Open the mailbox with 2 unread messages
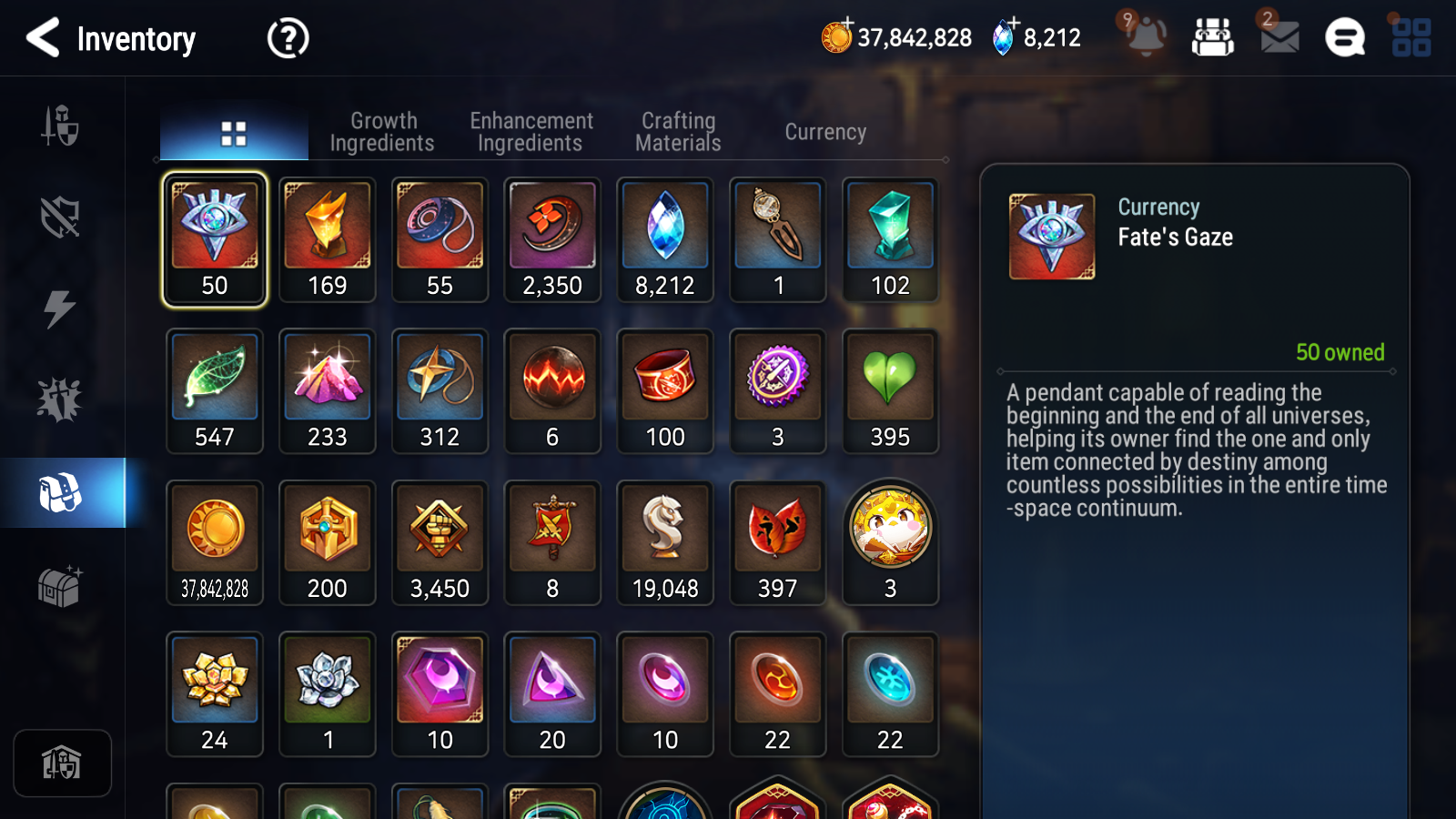1456x819 pixels. pos(1278,37)
